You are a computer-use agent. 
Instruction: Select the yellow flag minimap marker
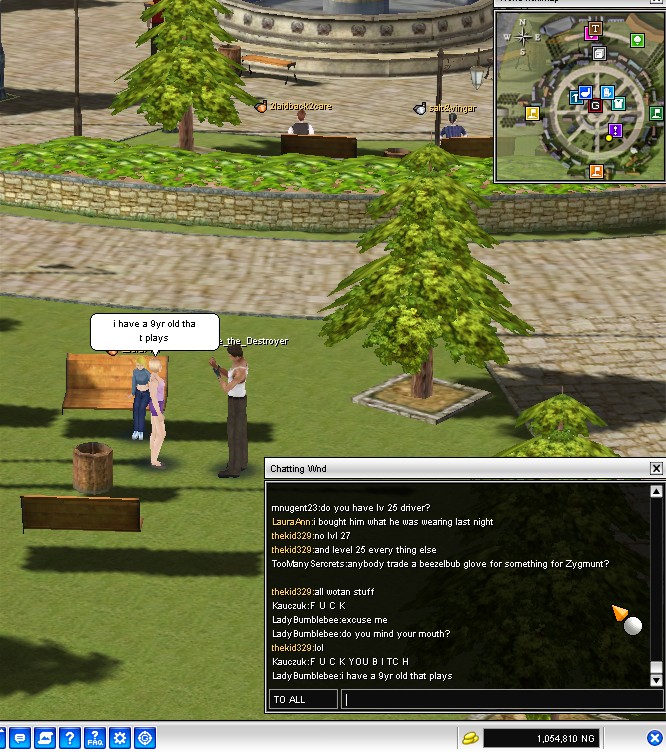(532, 112)
